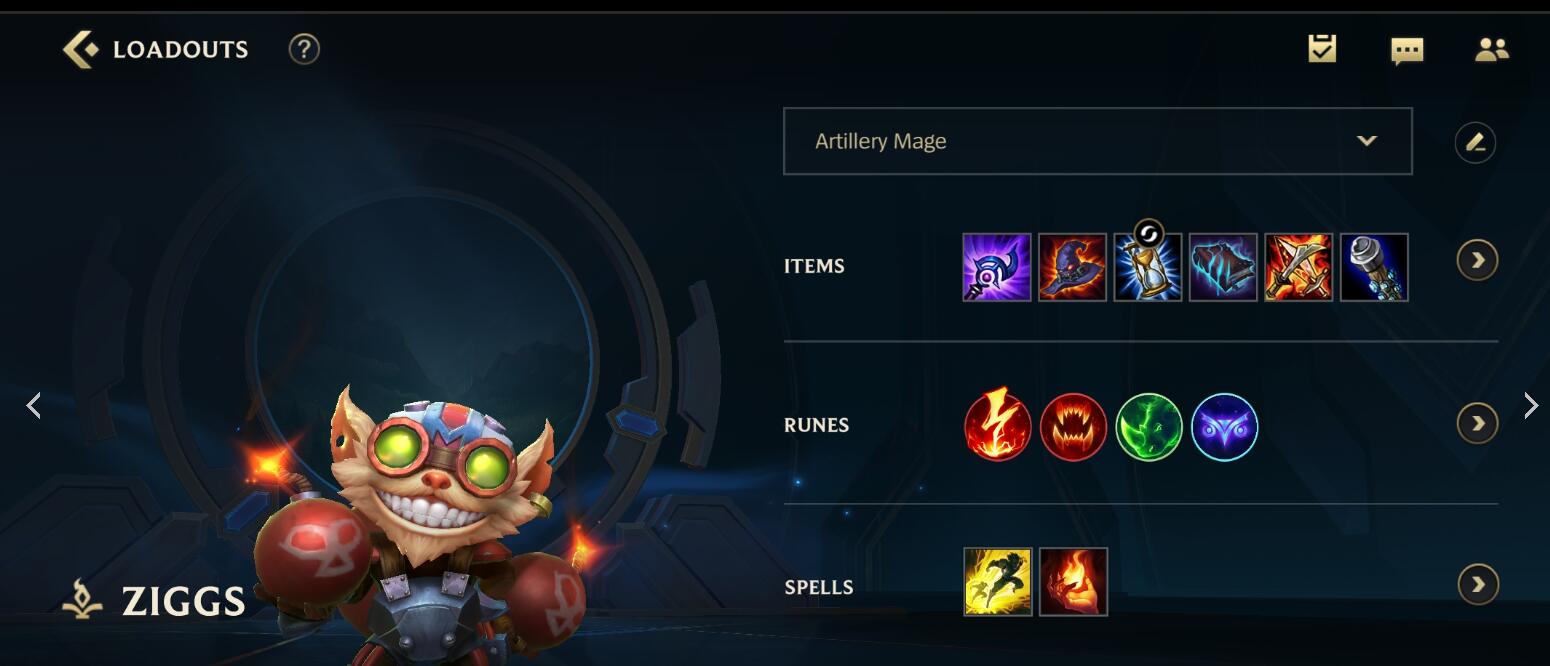Select the blue owl mask rune

coord(1225,427)
